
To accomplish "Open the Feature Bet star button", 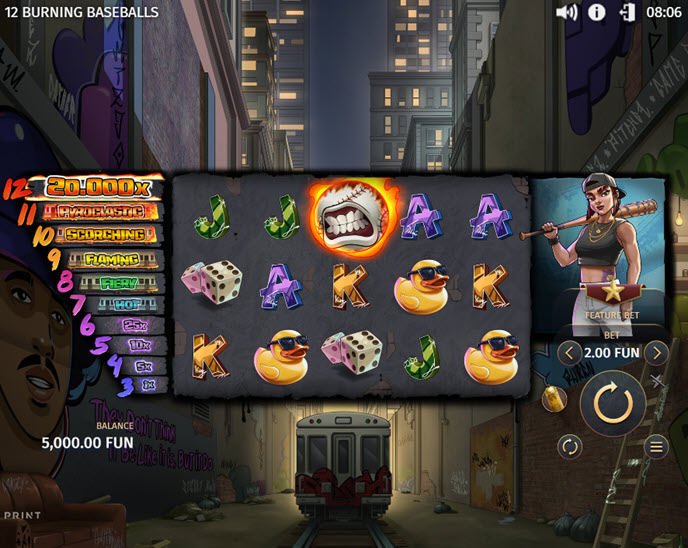I will [612, 292].
